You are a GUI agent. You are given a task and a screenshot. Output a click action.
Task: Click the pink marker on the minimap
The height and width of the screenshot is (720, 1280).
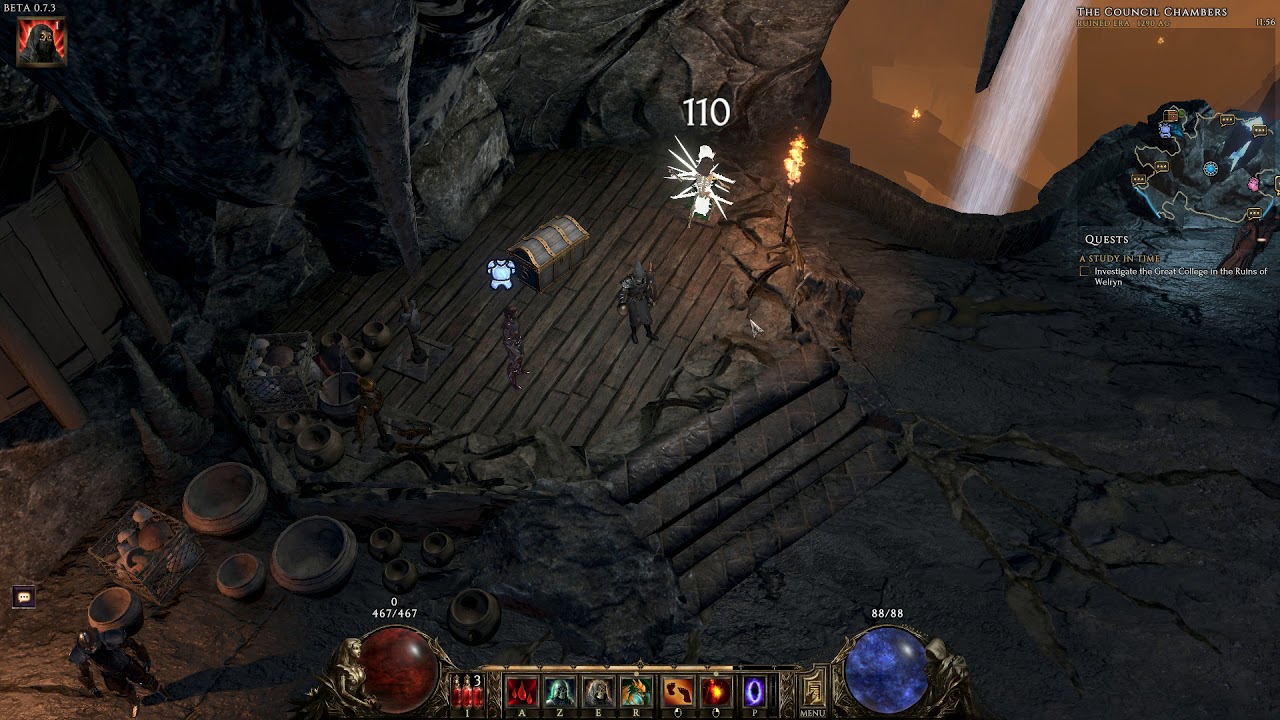1254,184
